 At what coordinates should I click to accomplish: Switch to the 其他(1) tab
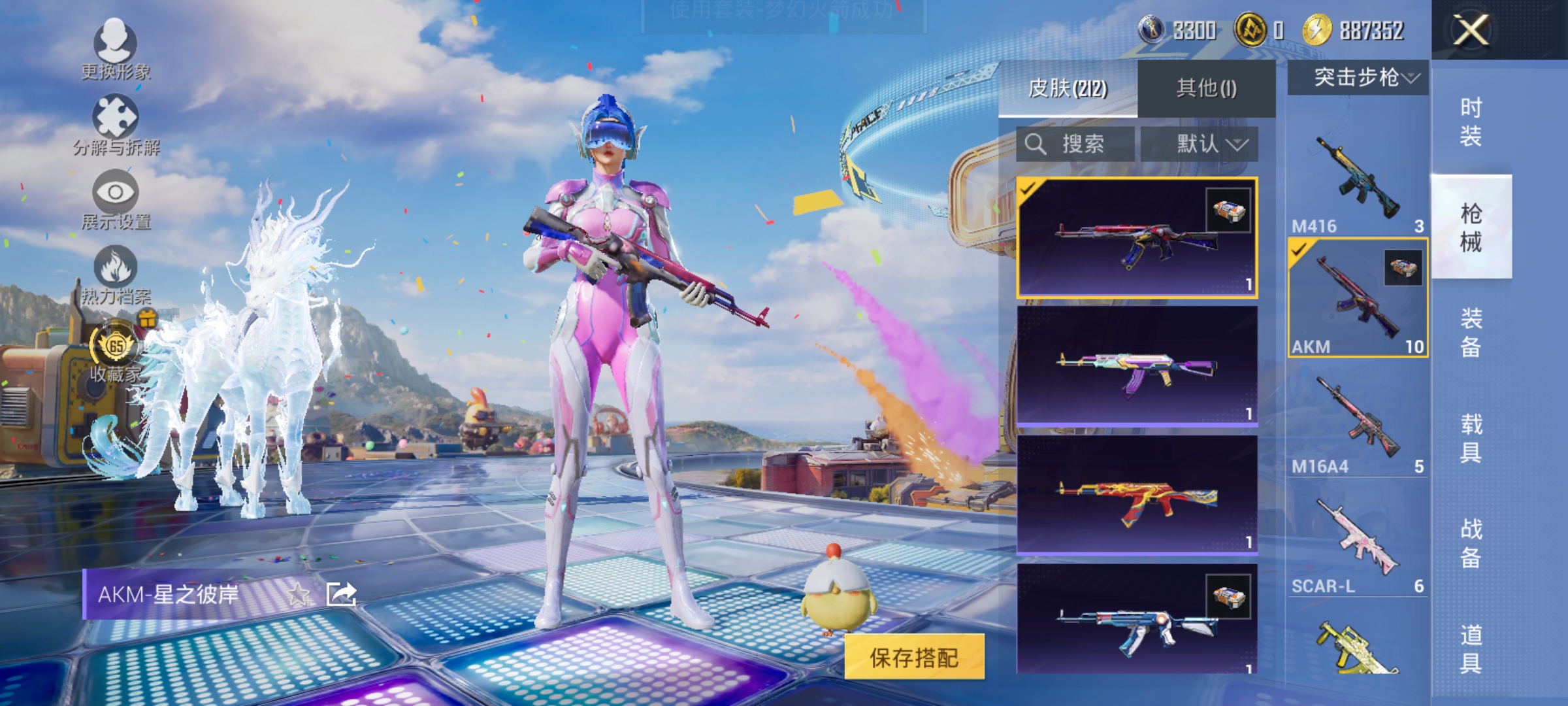click(1207, 86)
